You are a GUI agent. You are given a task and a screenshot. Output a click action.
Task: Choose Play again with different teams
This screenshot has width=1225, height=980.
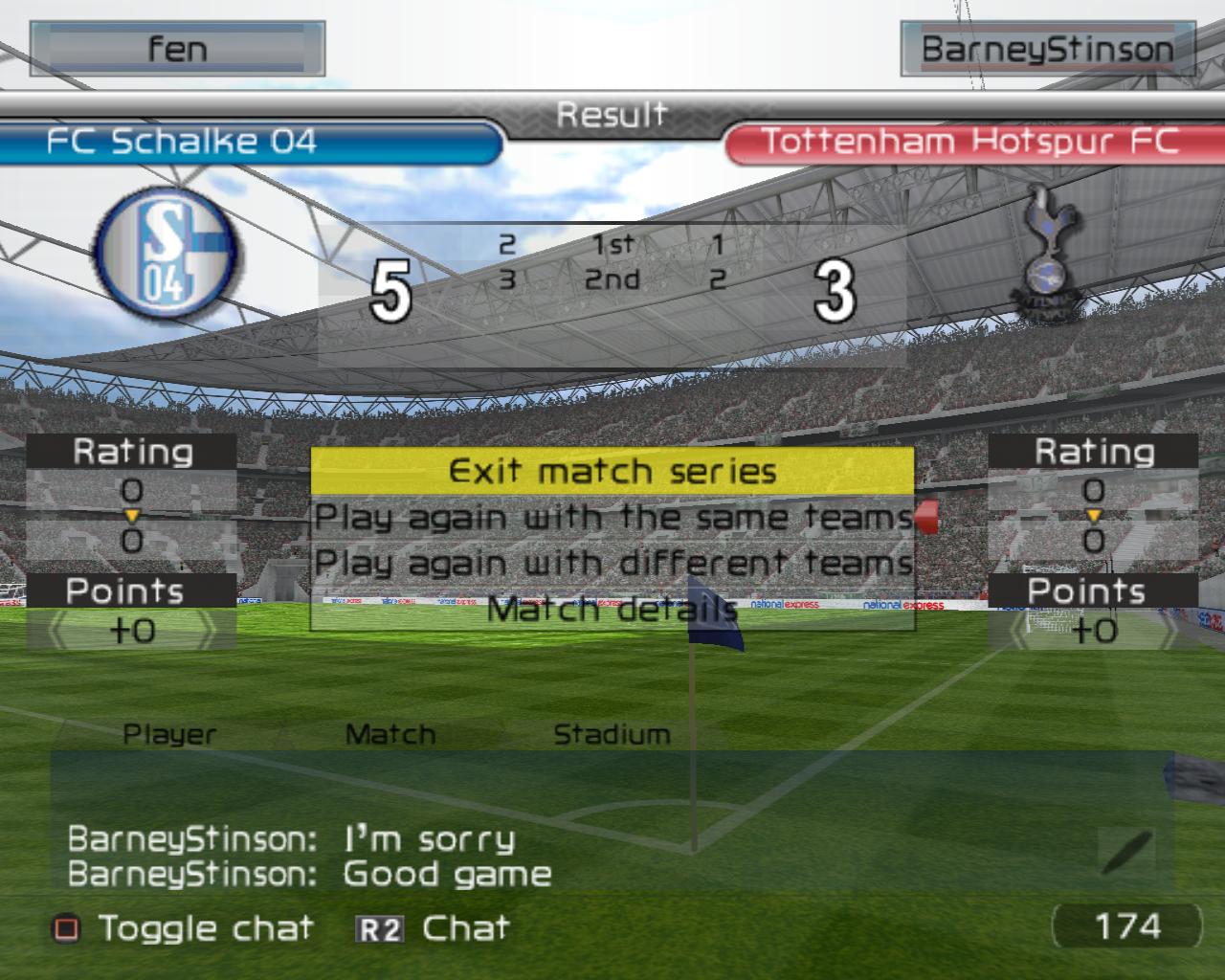[612, 563]
